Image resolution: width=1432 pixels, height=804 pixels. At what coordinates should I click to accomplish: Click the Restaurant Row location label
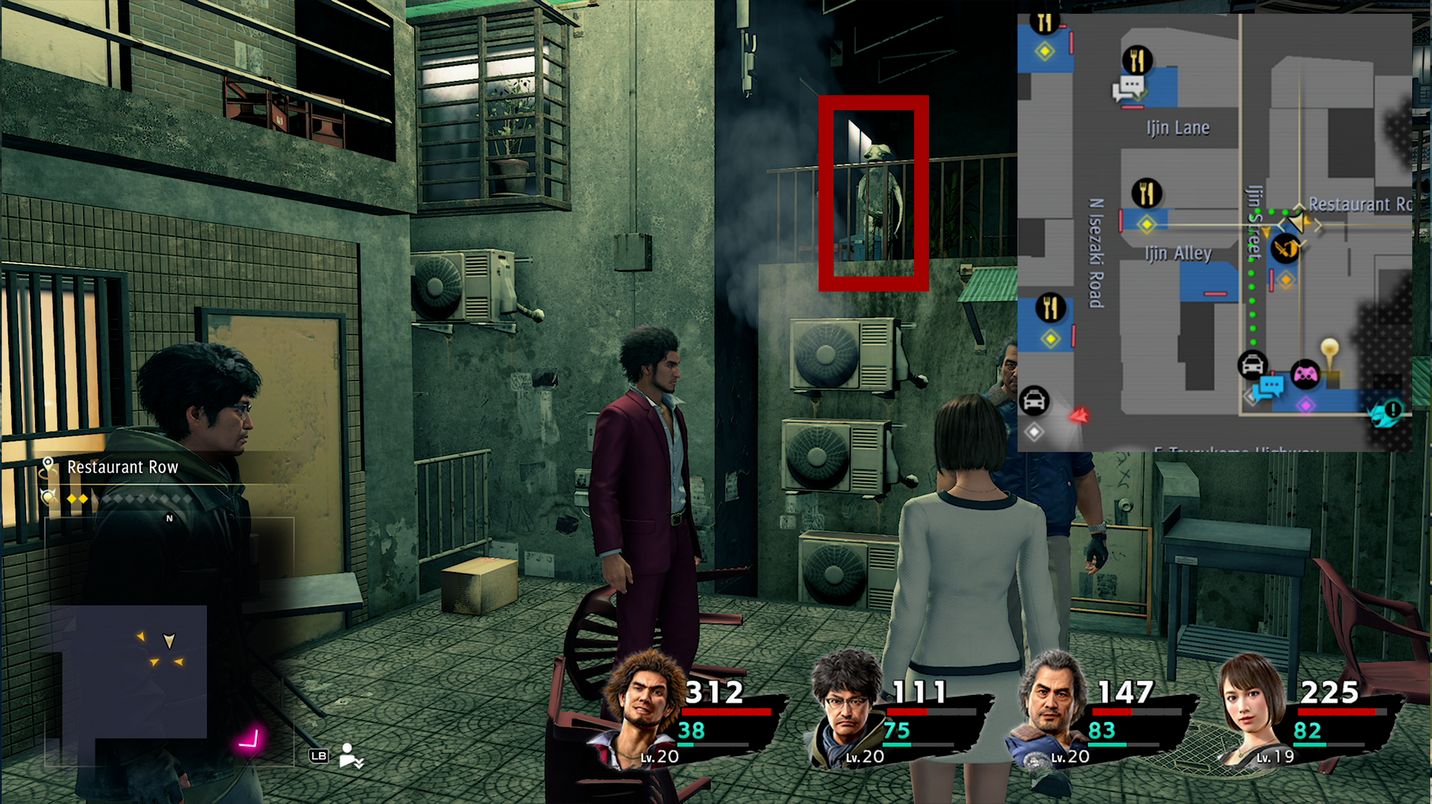[x=122, y=466]
